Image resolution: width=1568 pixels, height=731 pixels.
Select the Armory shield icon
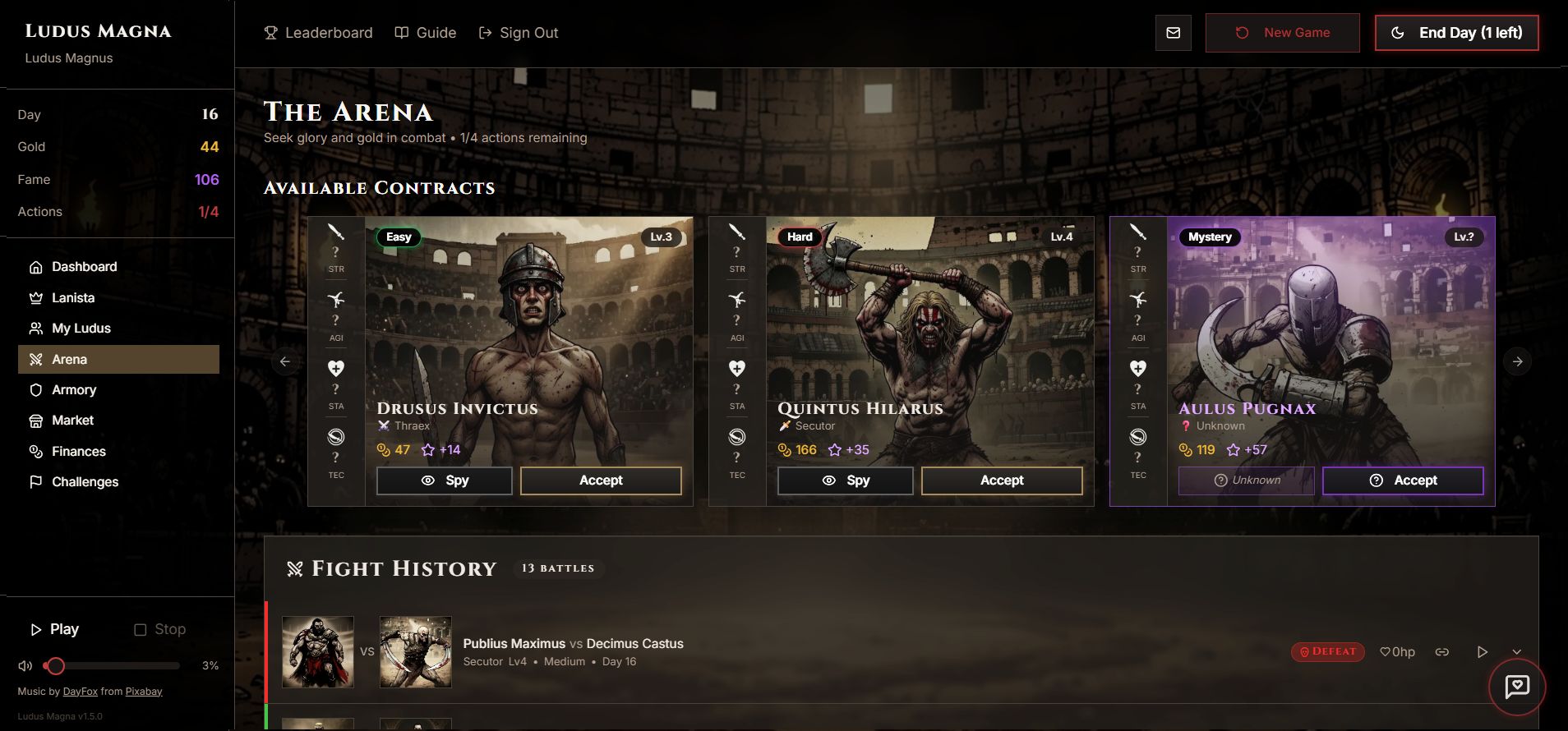(x=35, y=389)
